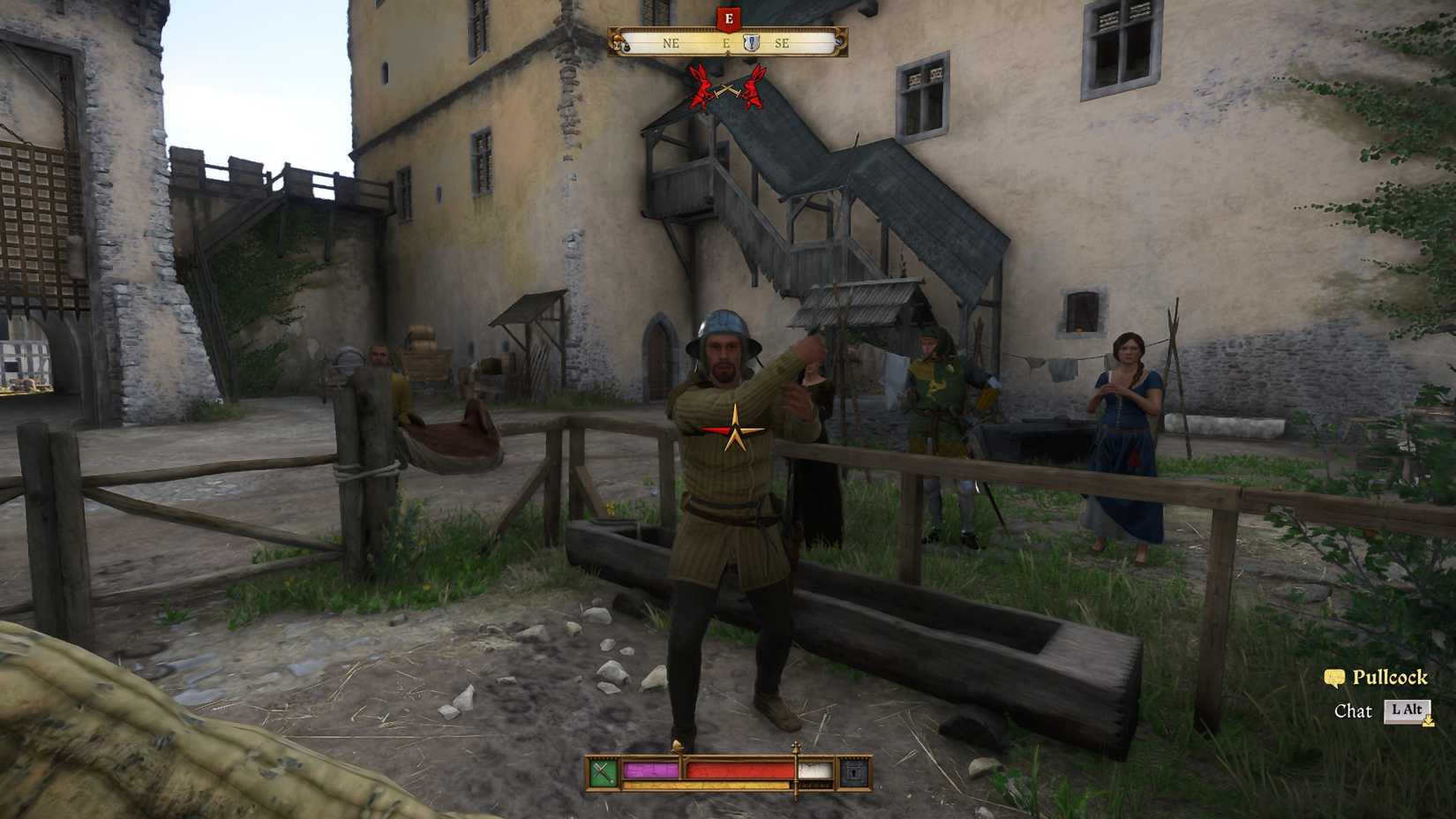The height and width of the screenshot is (819, 1456).
Task: Click the NE direction on the compass
Action: [671, 41]
